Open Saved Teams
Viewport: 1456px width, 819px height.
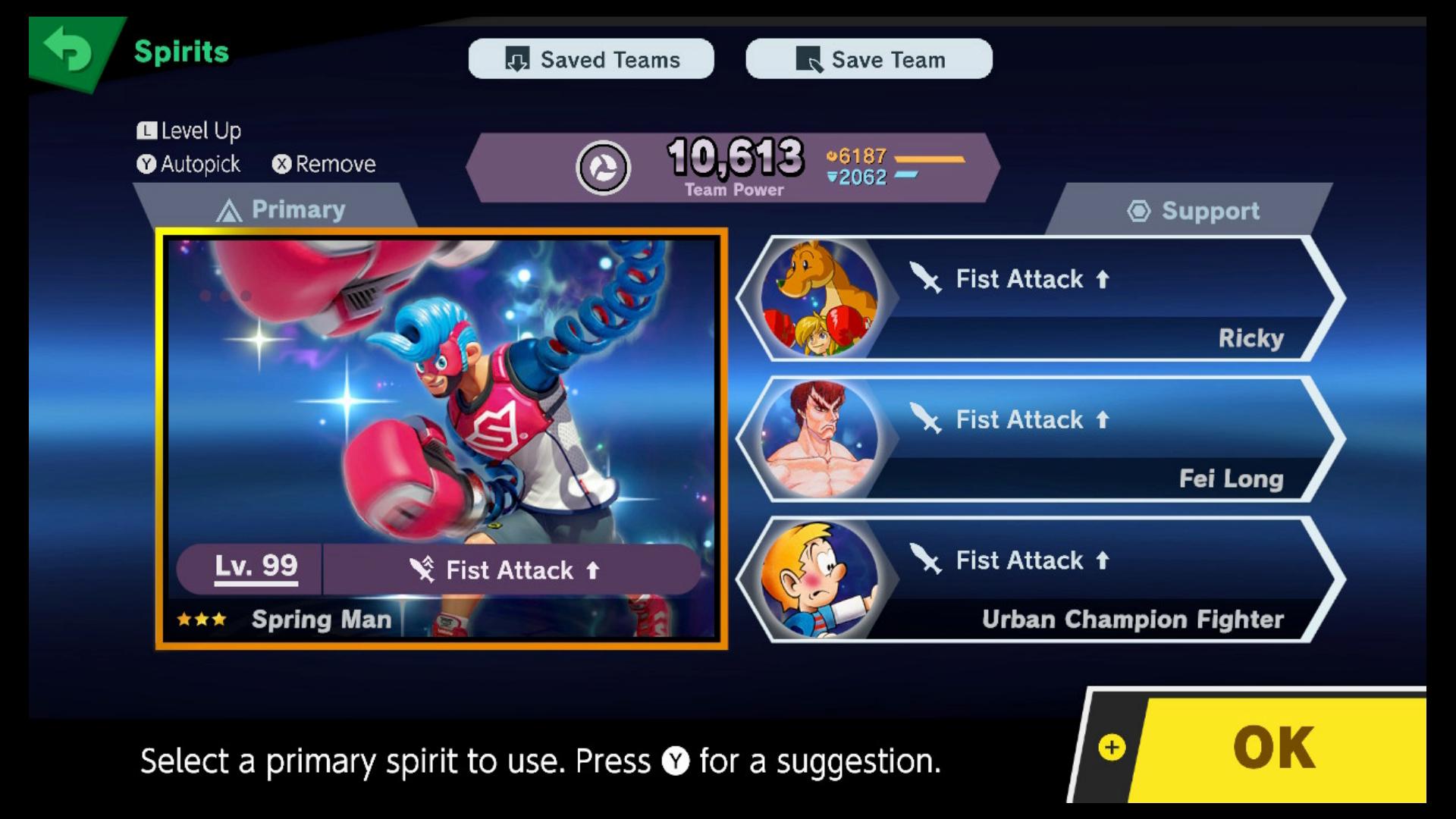[x=591, y=59]
